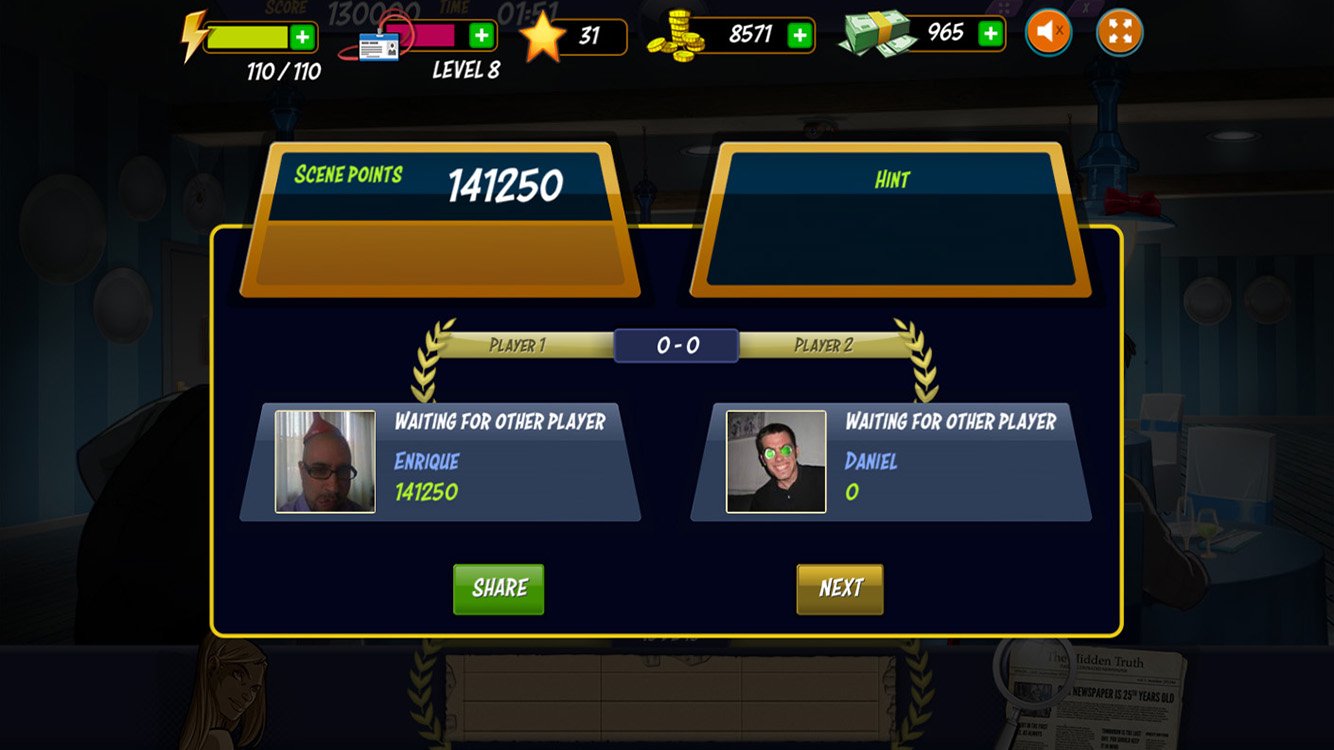Select the Hint panel
1334x750 pixels.
pyautogui.click(x=891, y=218)
